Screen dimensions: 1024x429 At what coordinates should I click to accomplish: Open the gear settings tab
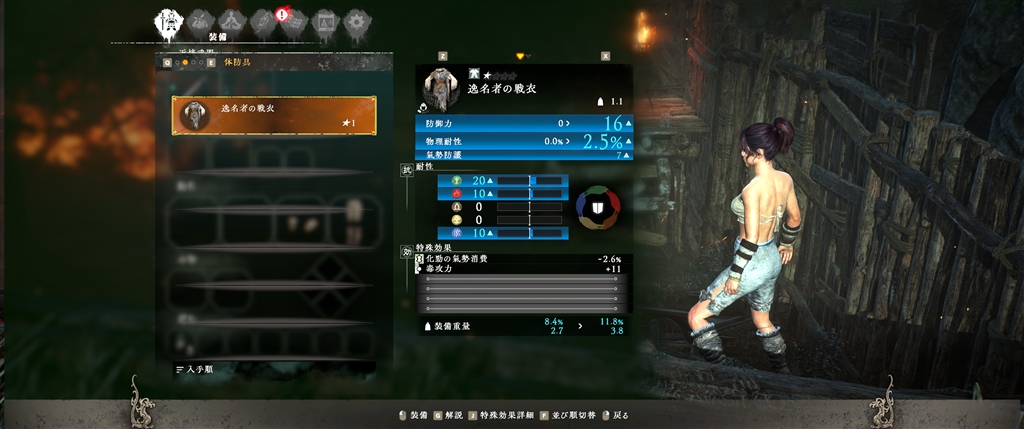pyautogui.click(x=355, y=21)
